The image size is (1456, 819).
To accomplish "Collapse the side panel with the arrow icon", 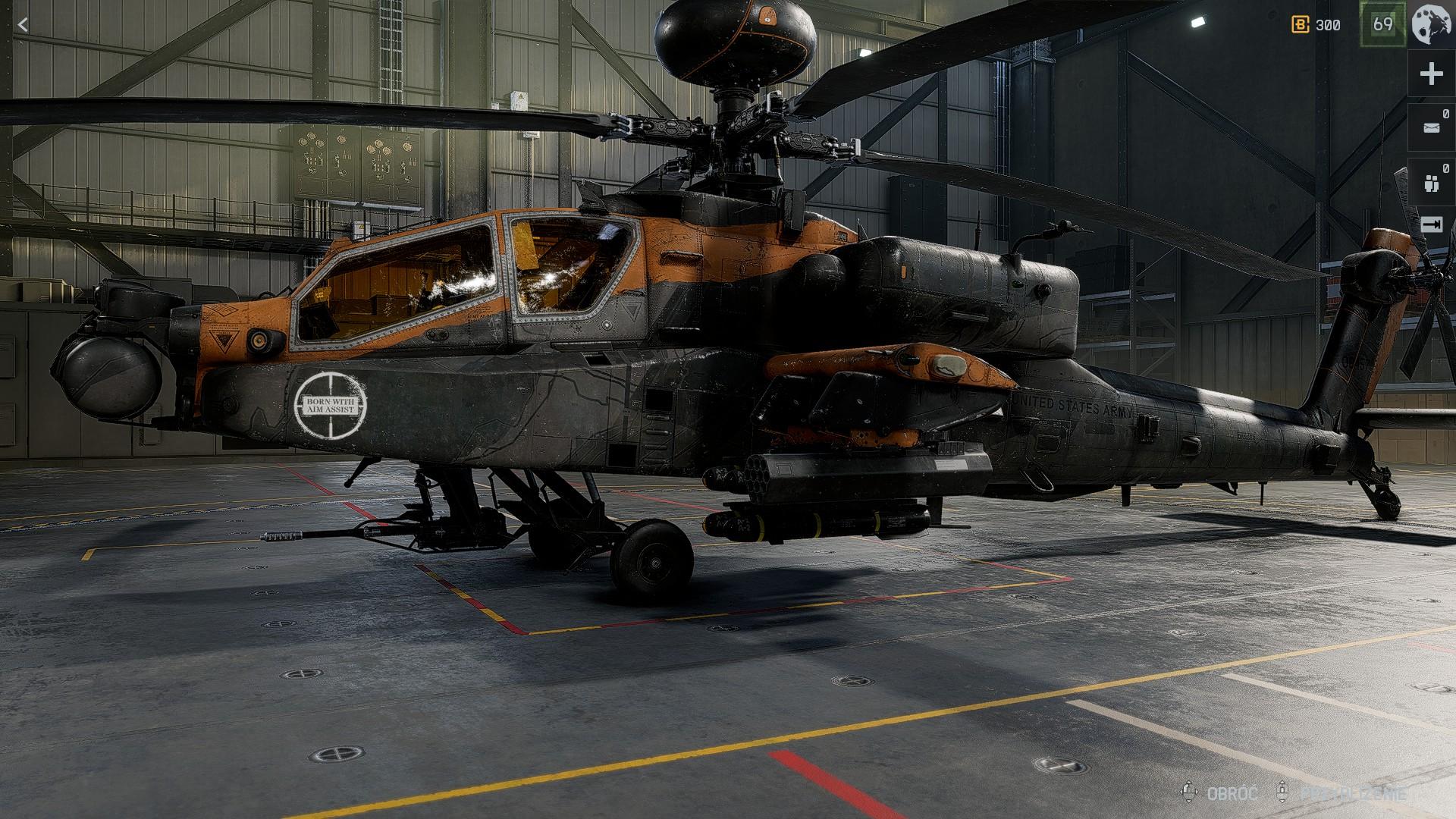I will 1431,224.
